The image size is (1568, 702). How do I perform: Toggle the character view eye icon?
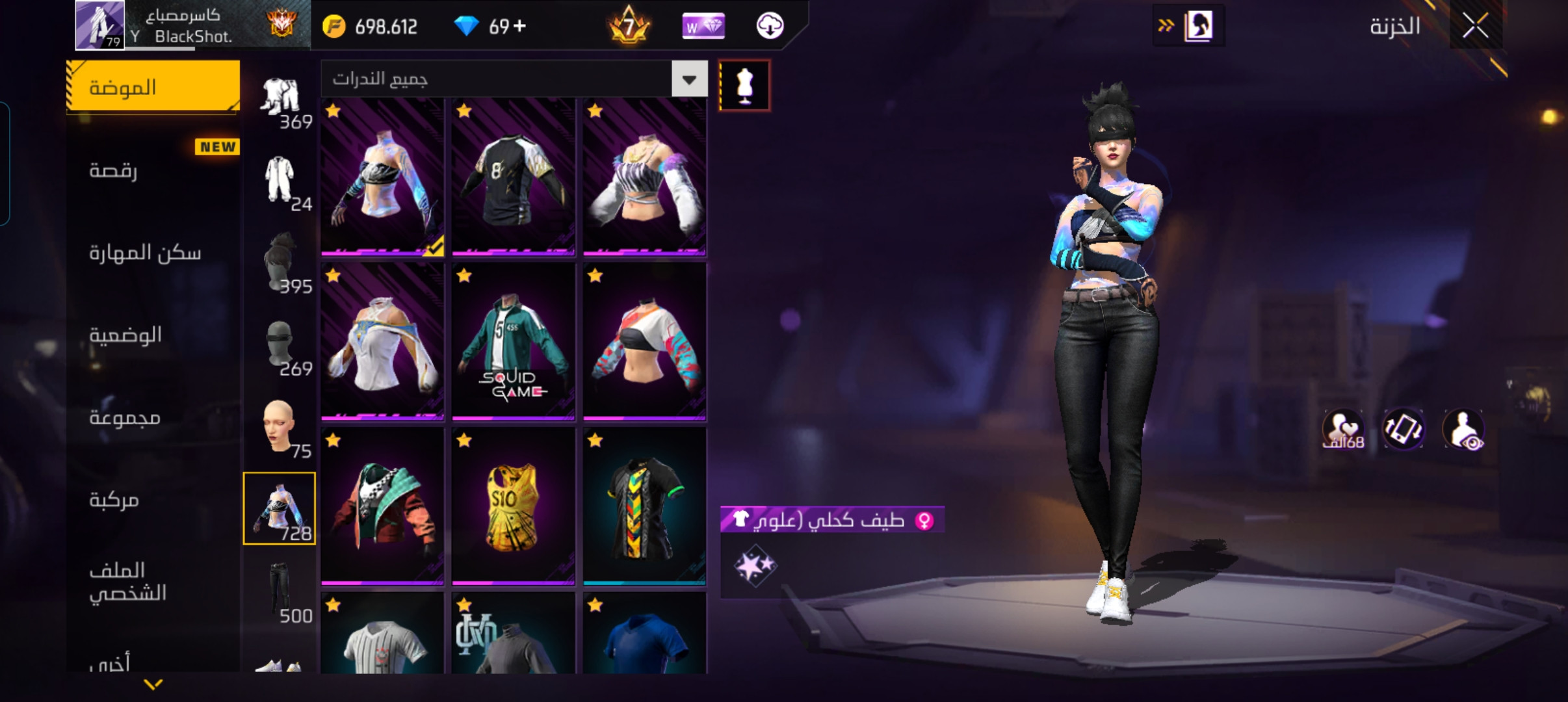[x=1463, y=430]
